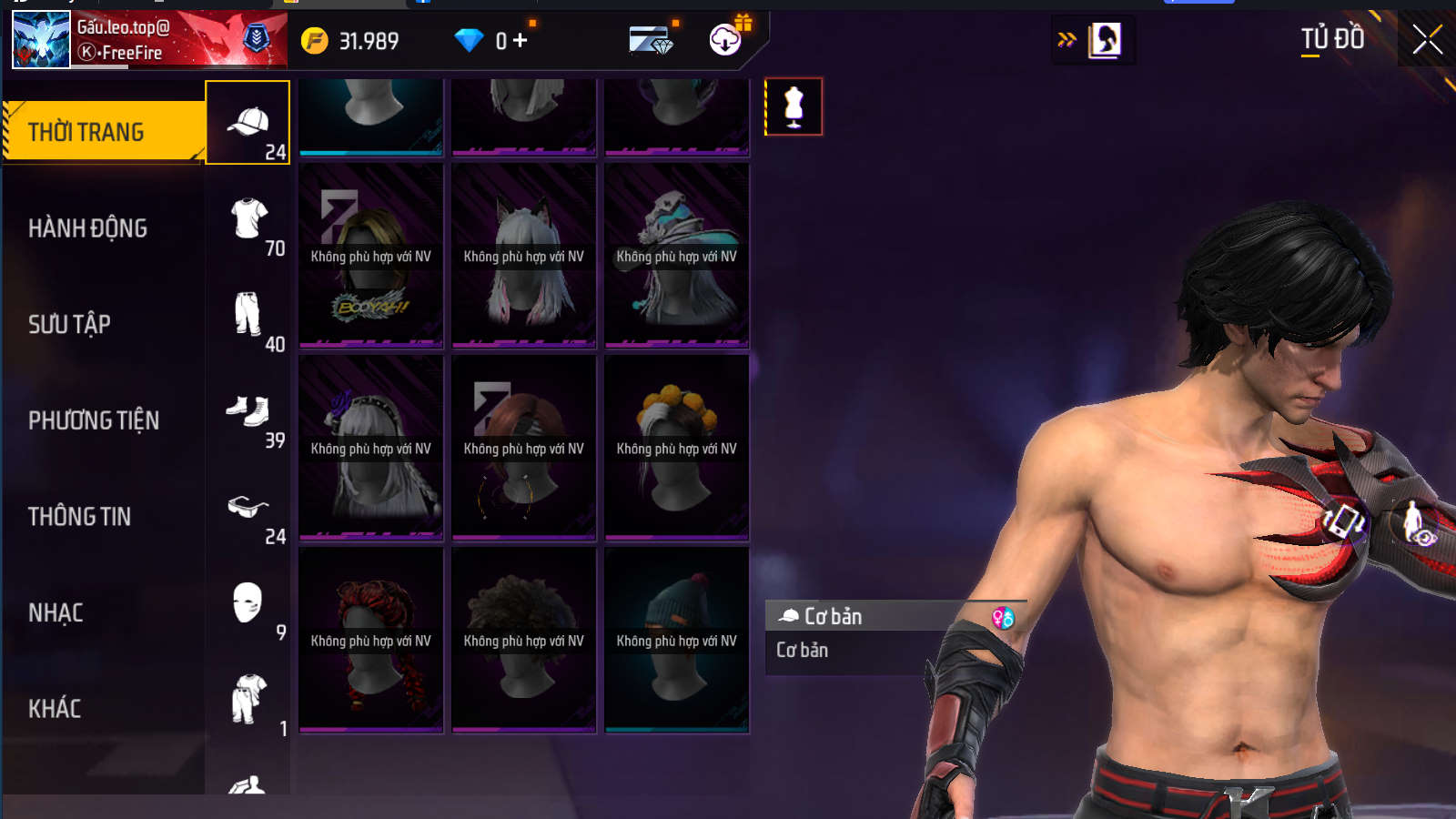Click the diamond top-up plus button
Screen dimensions: 1456x819
(520, 40)
